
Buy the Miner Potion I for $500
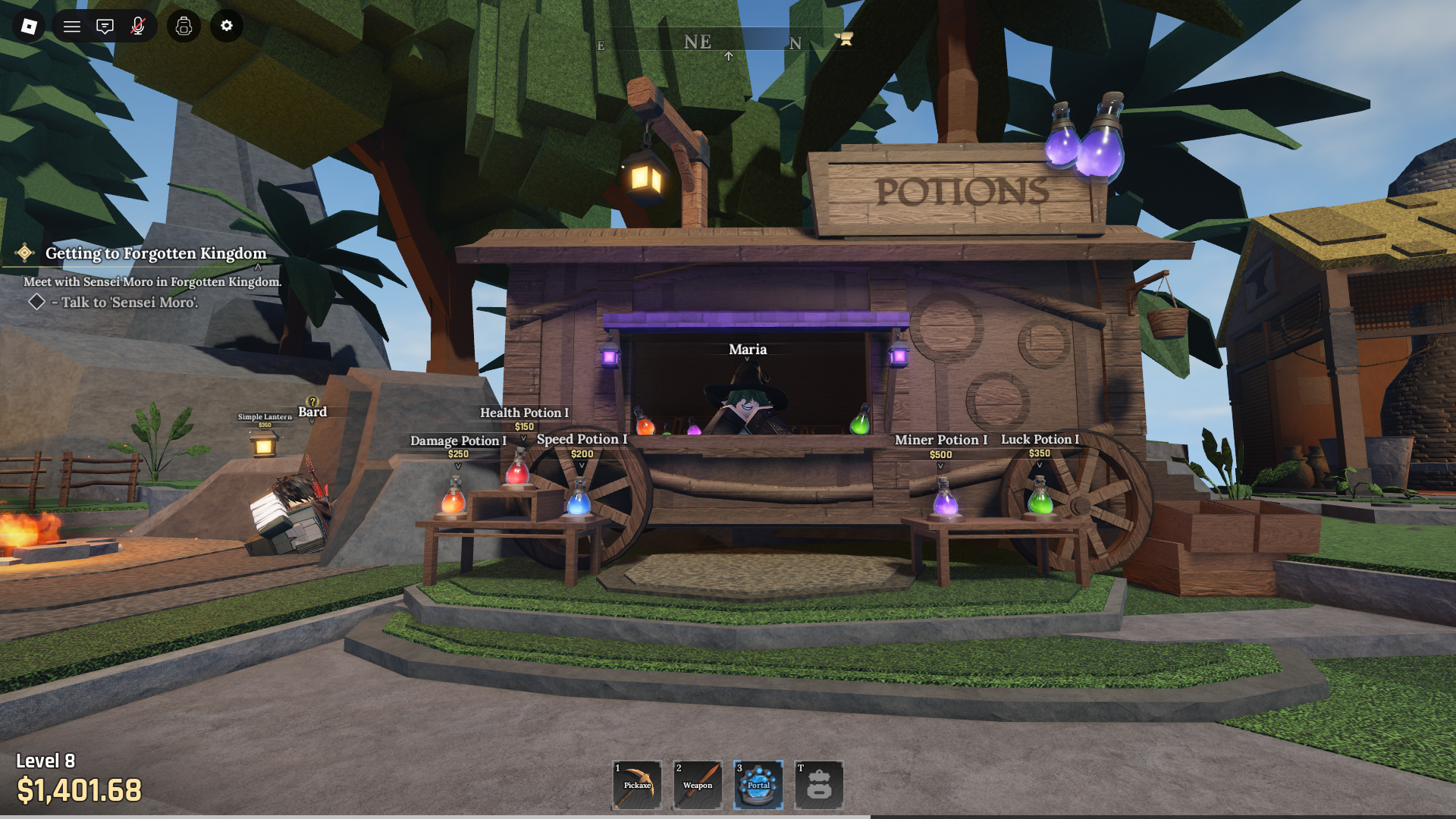click(940, 453)
